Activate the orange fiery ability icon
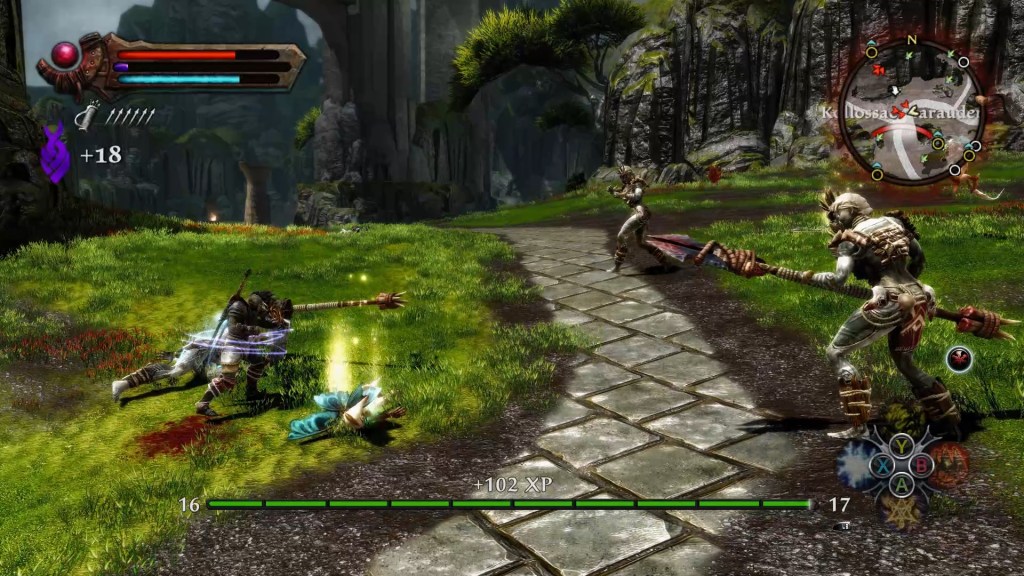Screen dimensions: 1024x576 949,463
